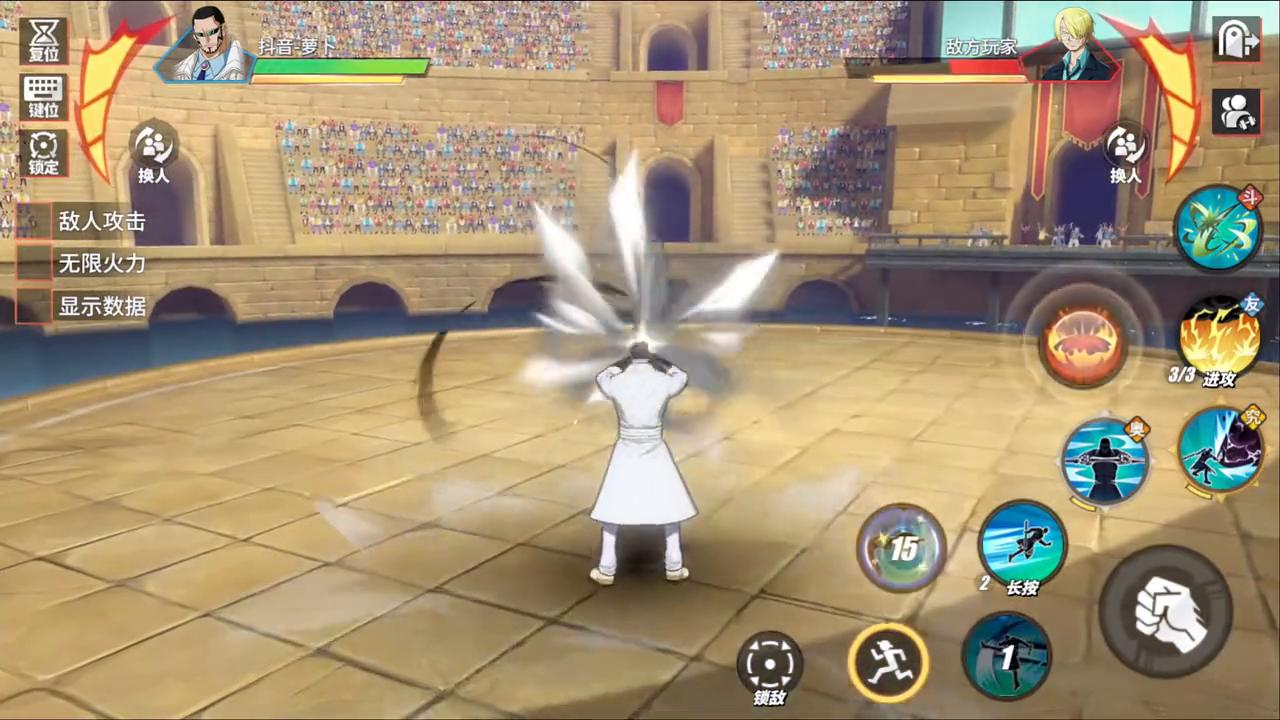The height and width of the screenshot is (720, 1280).
Task: Activate the 奥 ultimate skill icon
Action: pos(1104,461)
